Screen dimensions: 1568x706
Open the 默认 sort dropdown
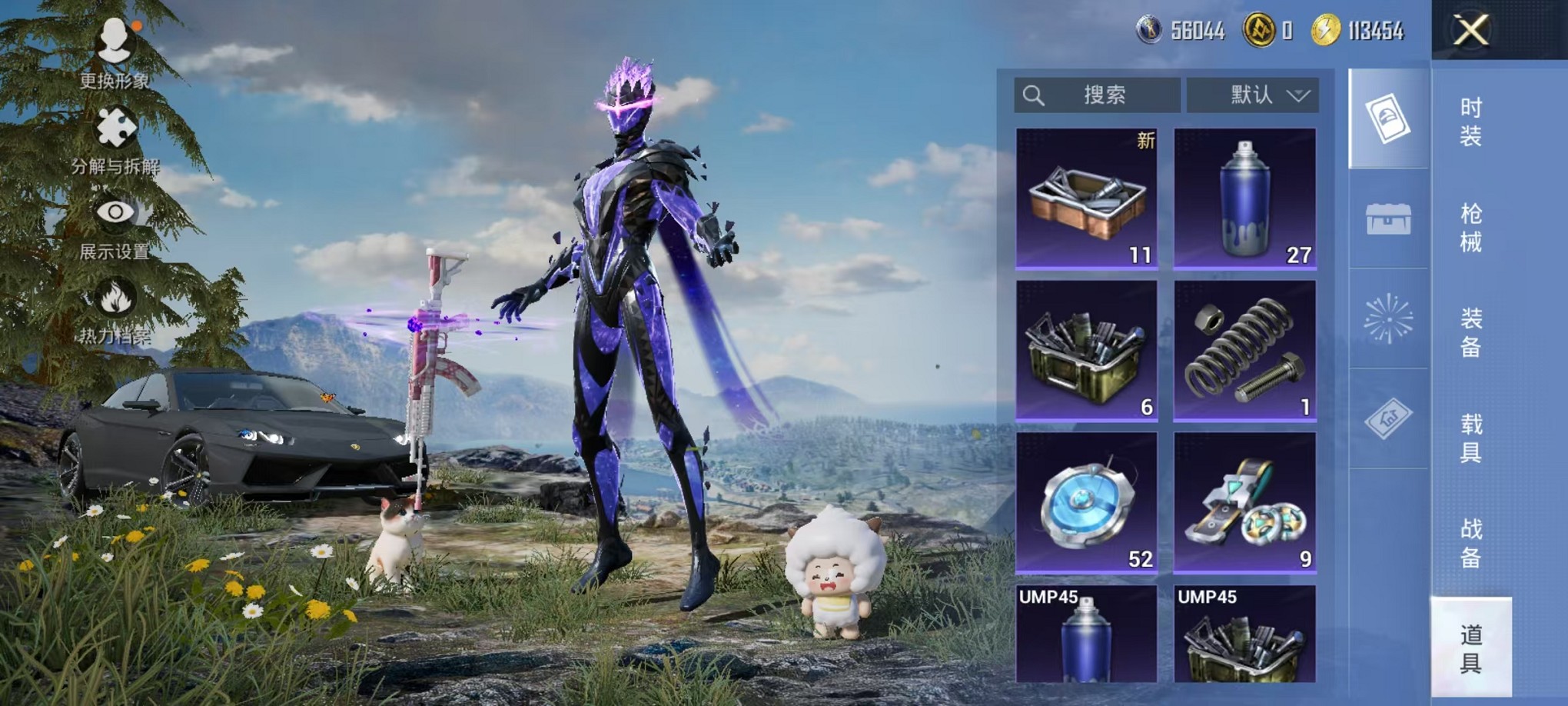[1253, 95]
